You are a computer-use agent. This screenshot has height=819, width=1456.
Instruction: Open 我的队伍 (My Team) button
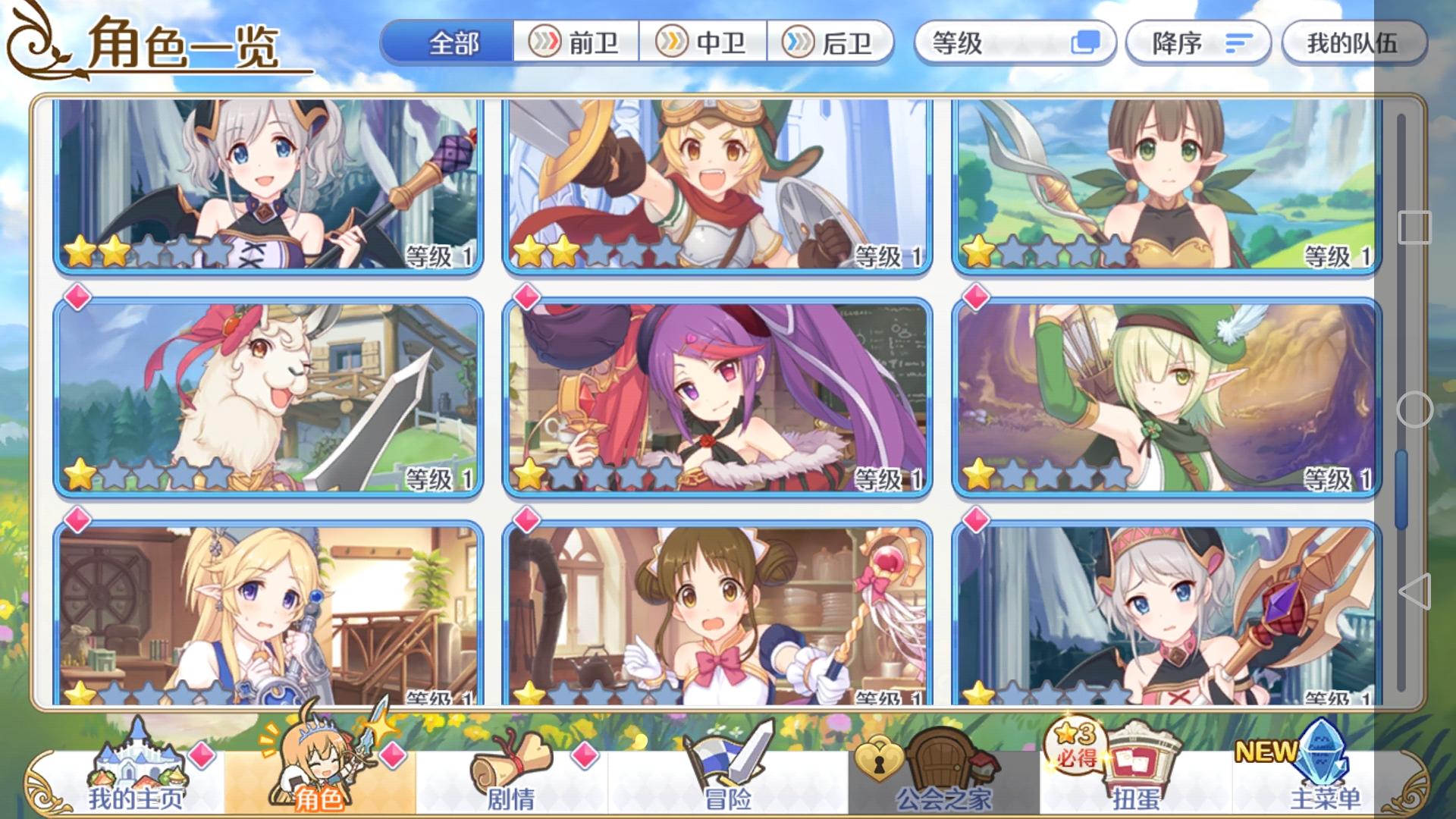pyautogui.click(x=1357, y=45)
